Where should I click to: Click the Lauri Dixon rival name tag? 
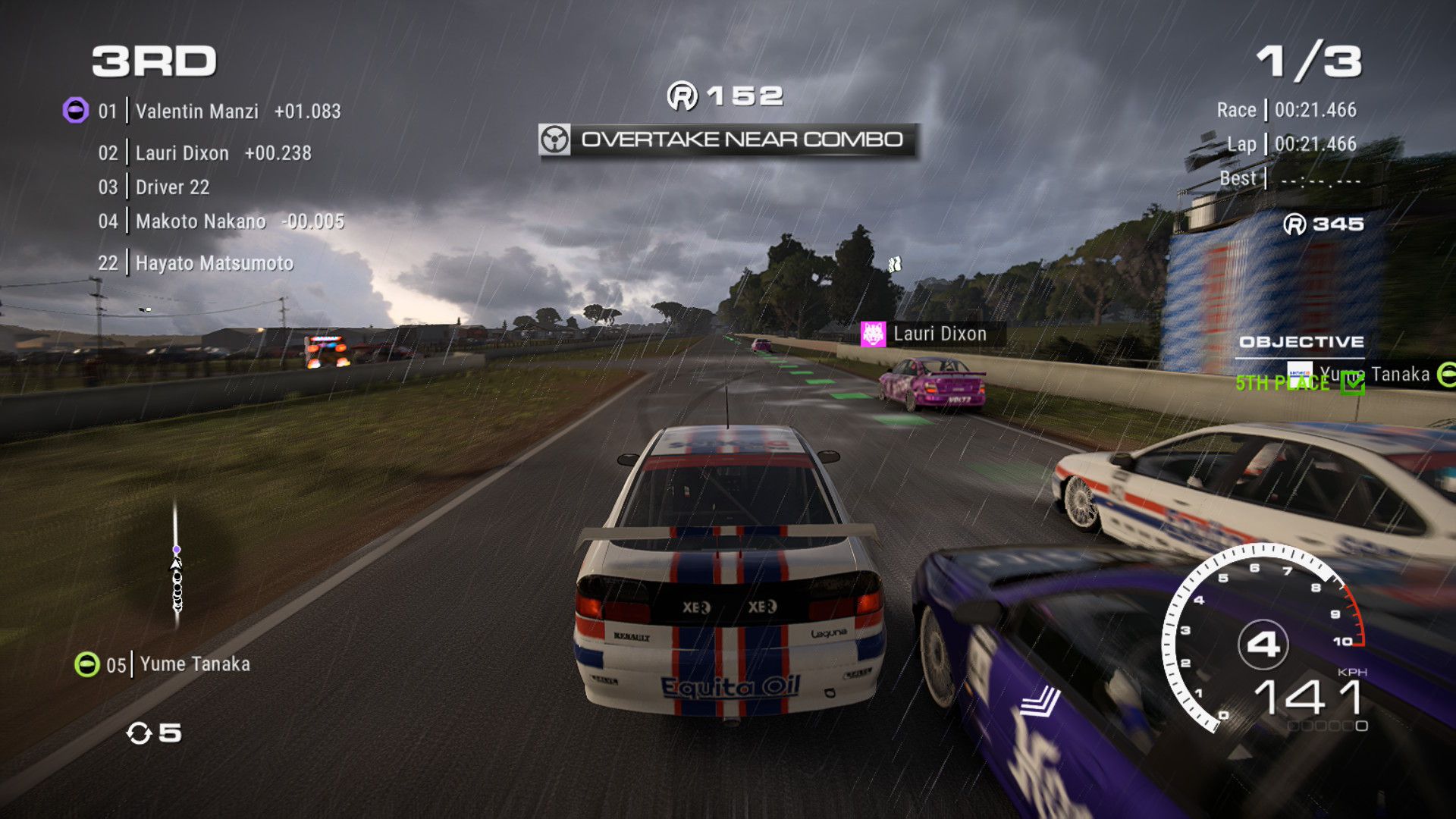[x=939, y=334]
